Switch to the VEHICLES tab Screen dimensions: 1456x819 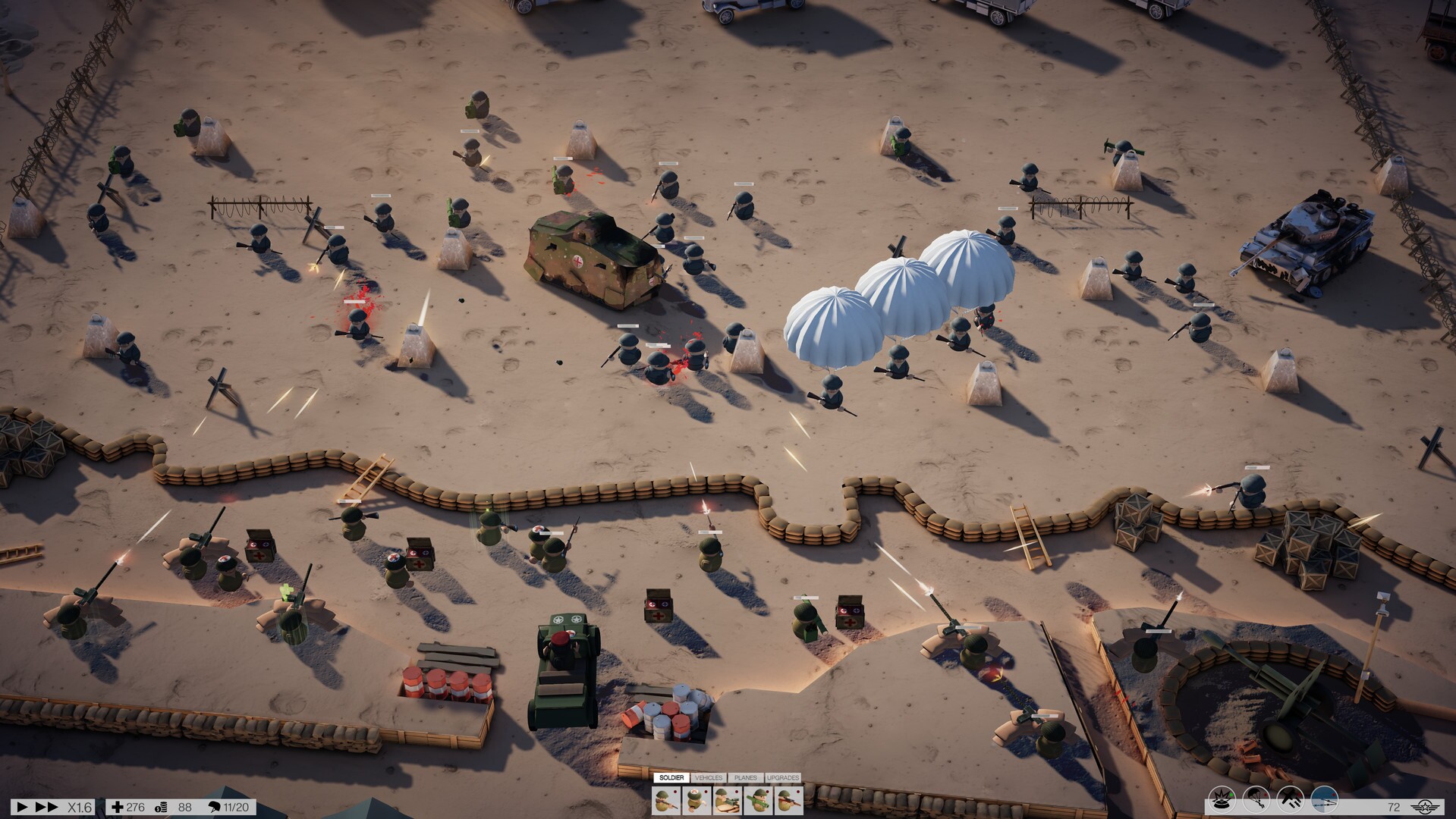tap(709, 777)
